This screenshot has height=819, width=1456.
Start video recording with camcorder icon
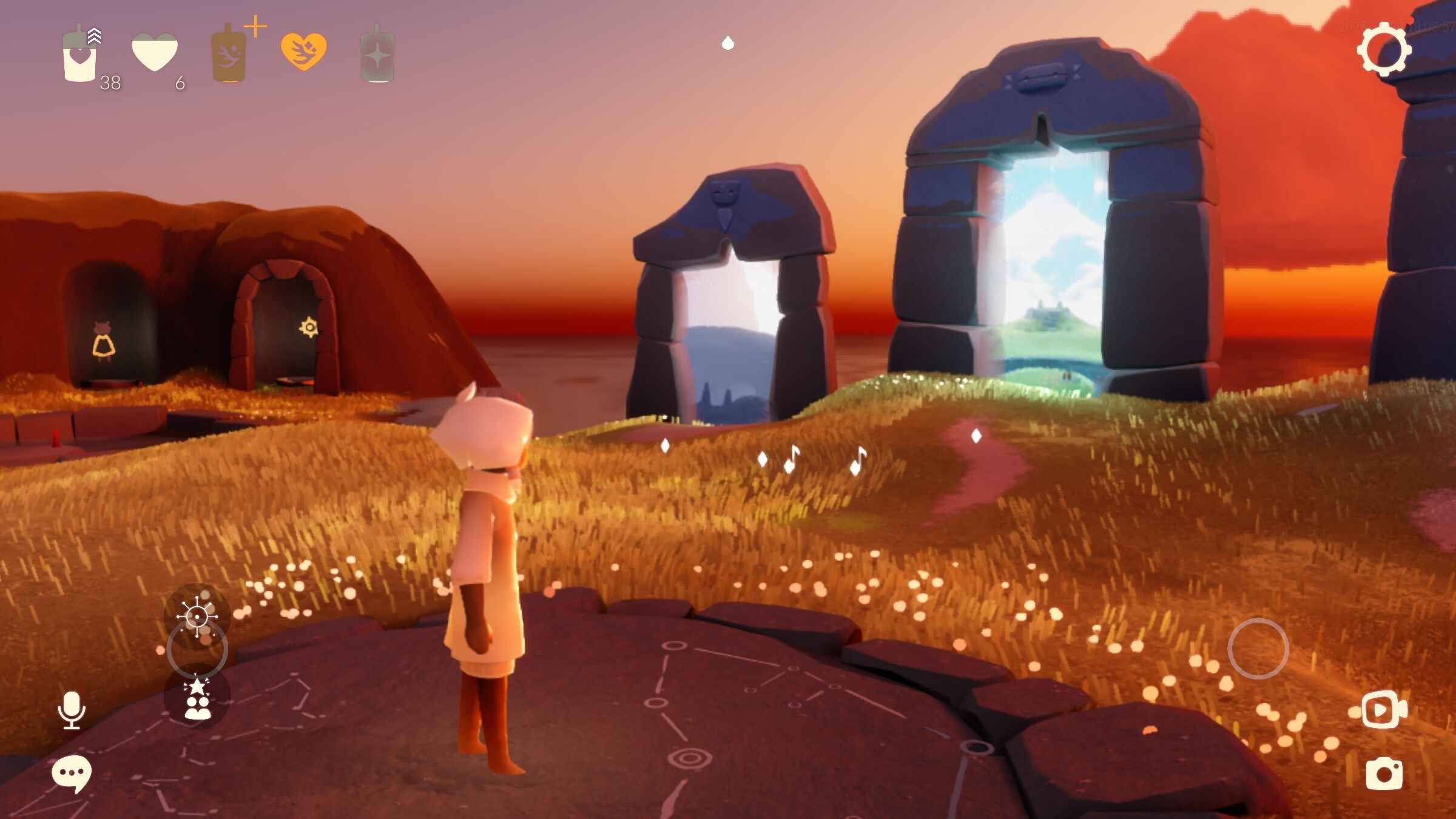pos(1384,709)
